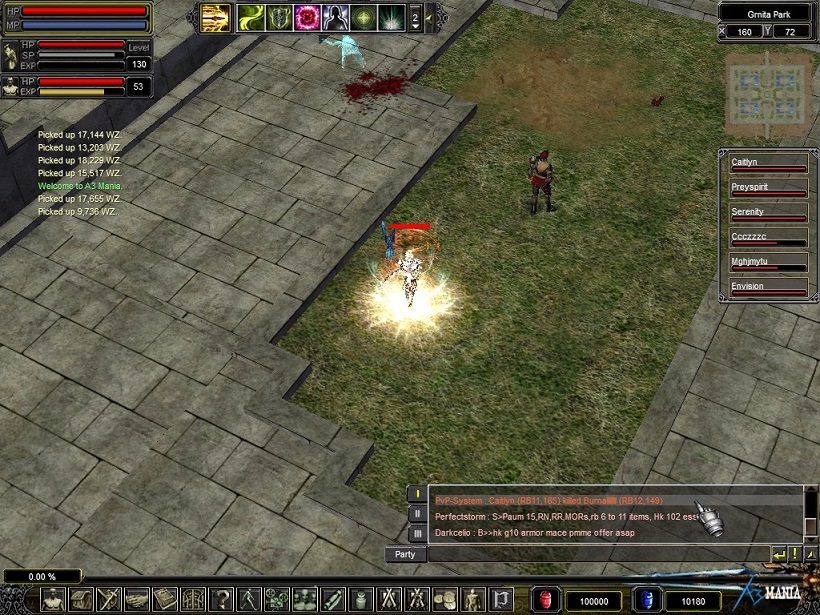Use the red health potion slot

tap(544, 599)
